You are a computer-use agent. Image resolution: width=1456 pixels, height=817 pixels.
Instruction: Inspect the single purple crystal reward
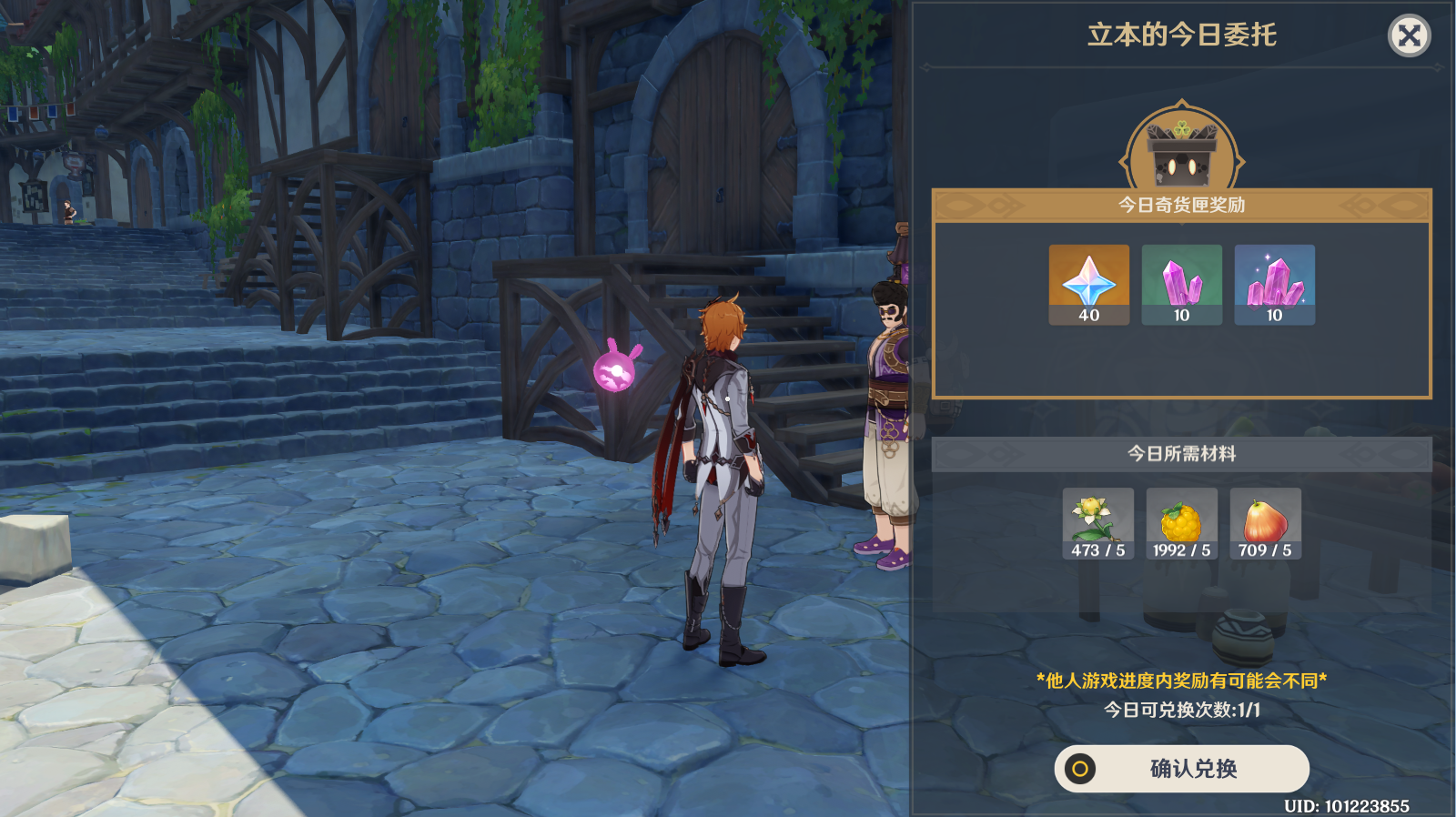click(1181, 284)
